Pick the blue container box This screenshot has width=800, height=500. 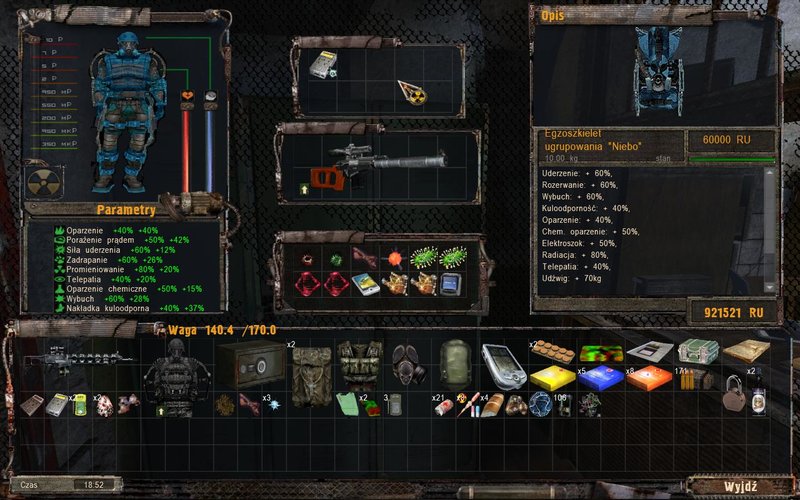tap(602, 378)
